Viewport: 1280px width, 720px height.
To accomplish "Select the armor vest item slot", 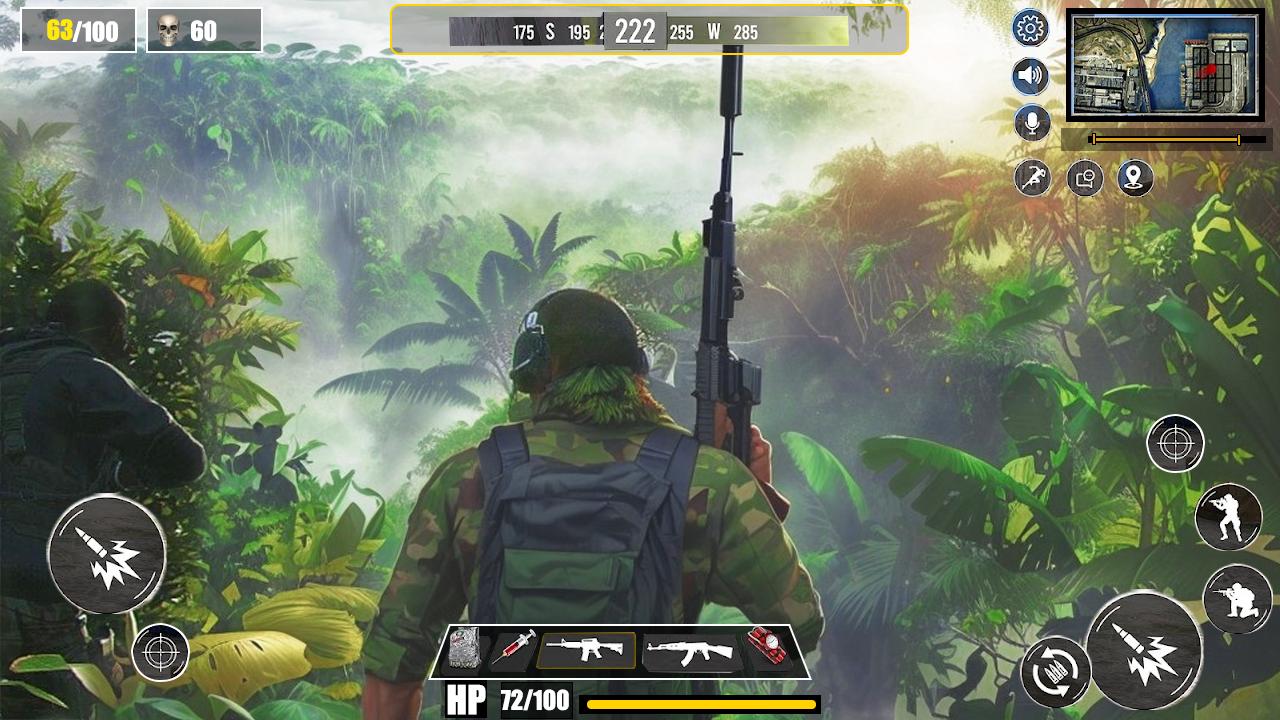I will 463,651.
